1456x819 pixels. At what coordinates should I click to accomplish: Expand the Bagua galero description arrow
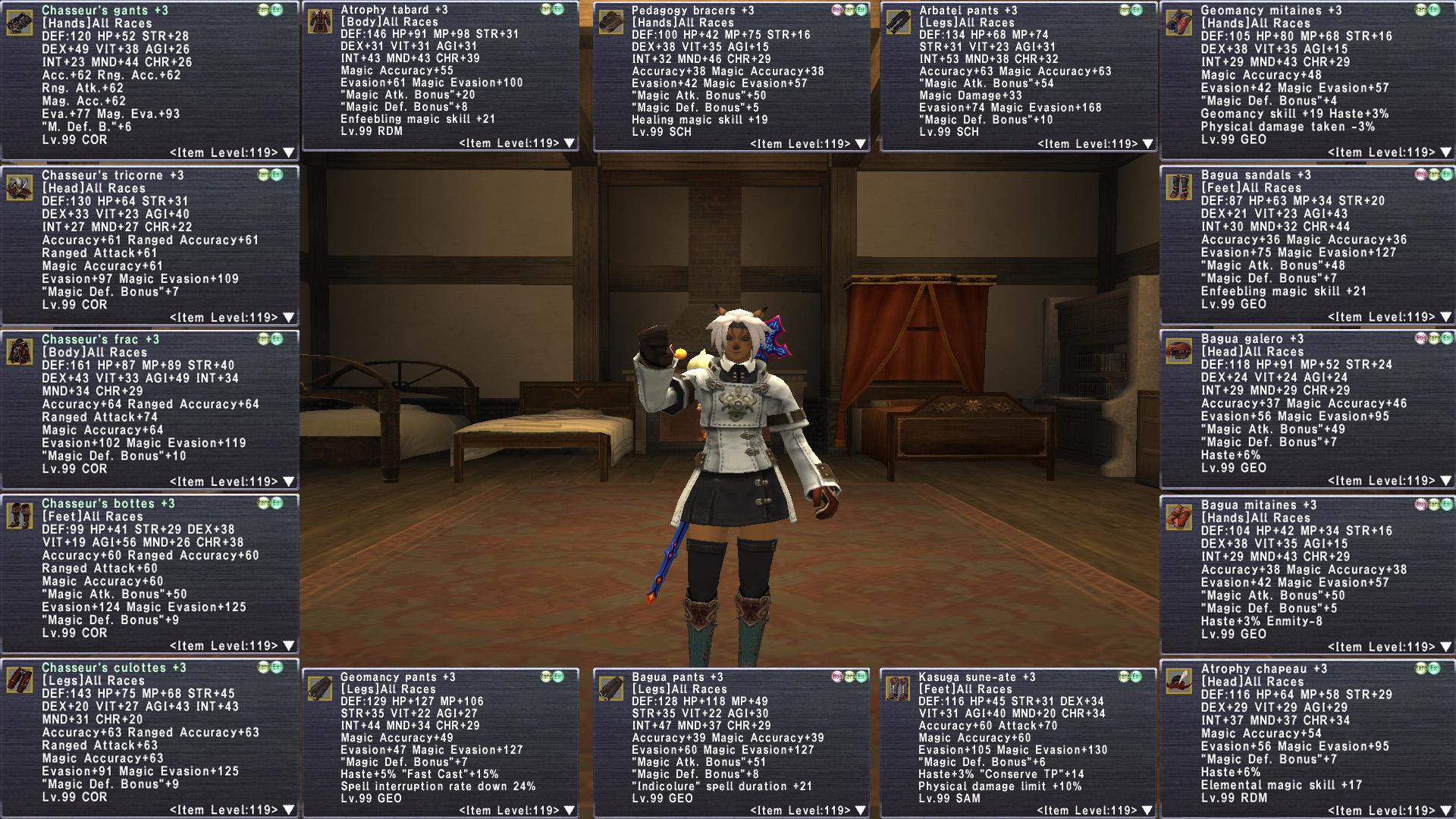click(1445, 481)
